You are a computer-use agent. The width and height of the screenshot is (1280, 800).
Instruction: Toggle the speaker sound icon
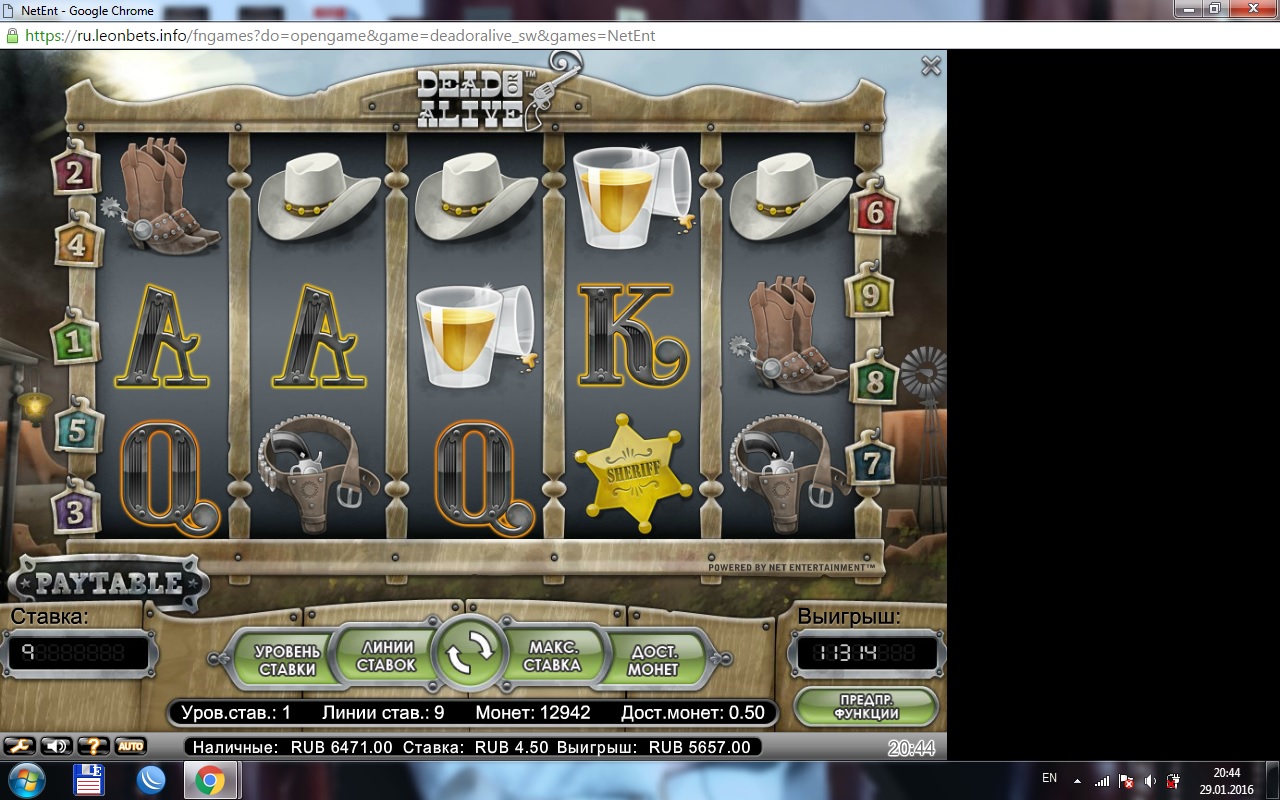pos(56,746)
